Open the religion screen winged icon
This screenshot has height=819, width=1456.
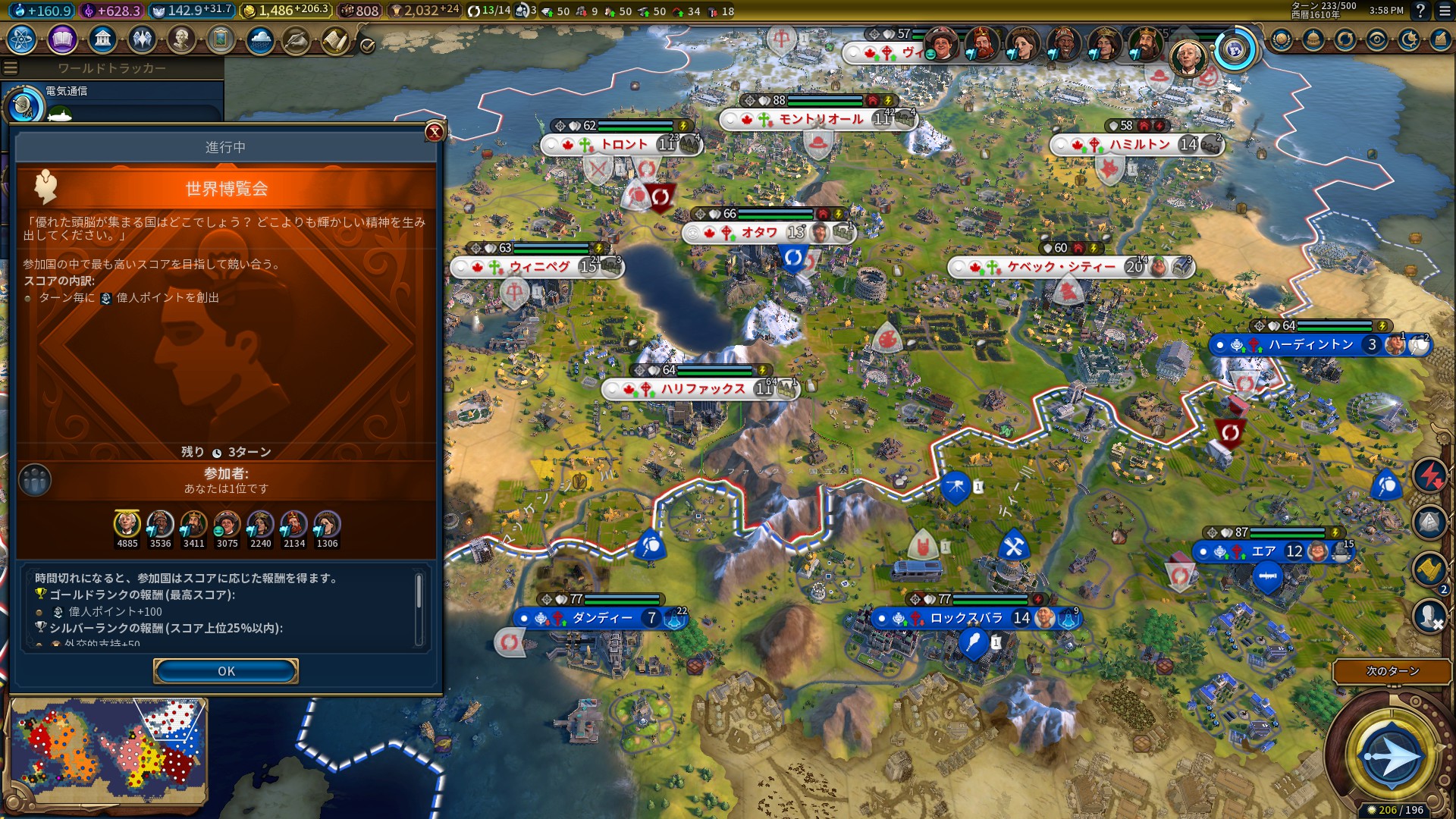[142, 39]
